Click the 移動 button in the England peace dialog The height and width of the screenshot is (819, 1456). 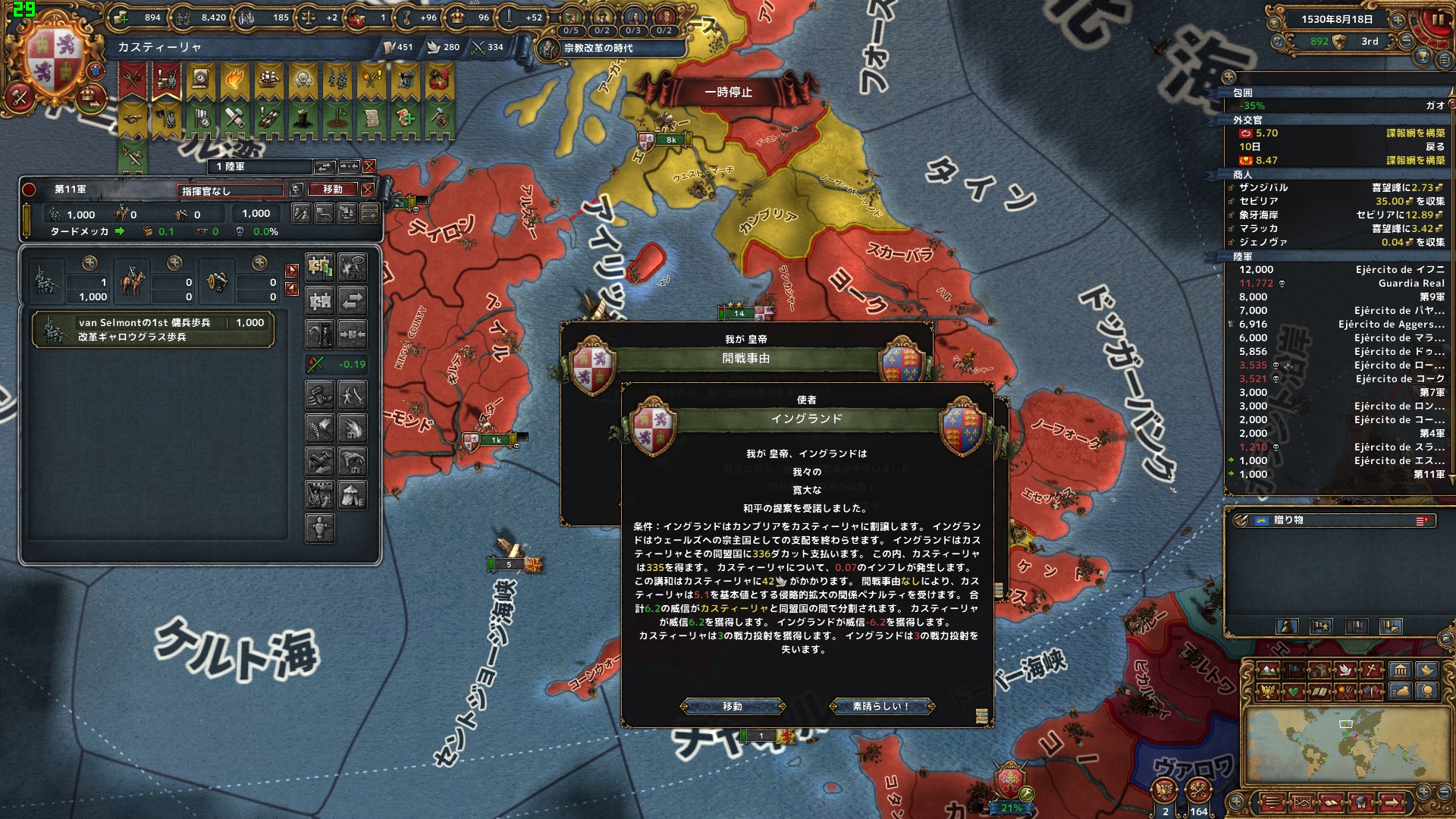coord(733,707)
